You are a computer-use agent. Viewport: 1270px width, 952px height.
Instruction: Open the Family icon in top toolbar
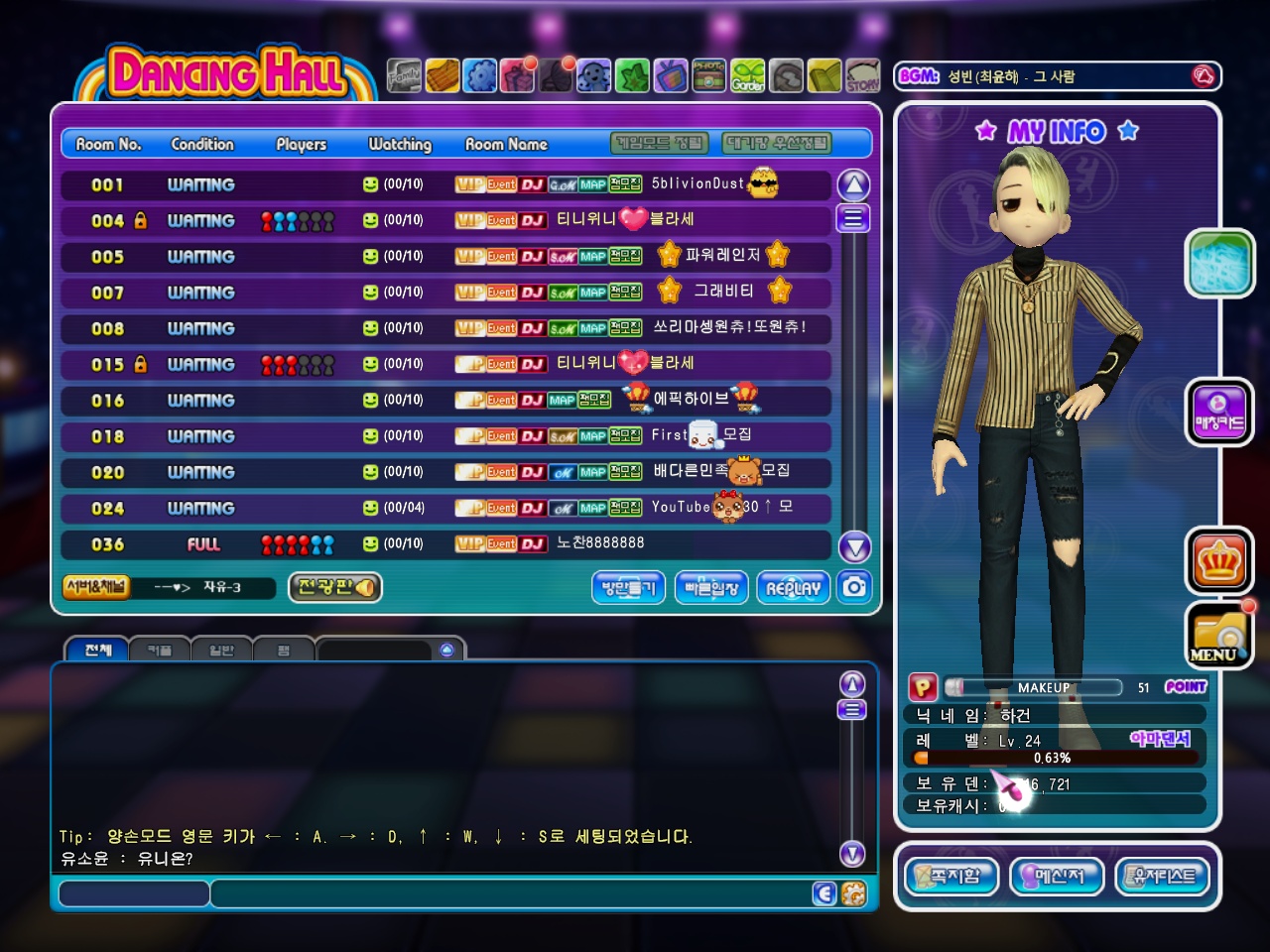(404, 75)
